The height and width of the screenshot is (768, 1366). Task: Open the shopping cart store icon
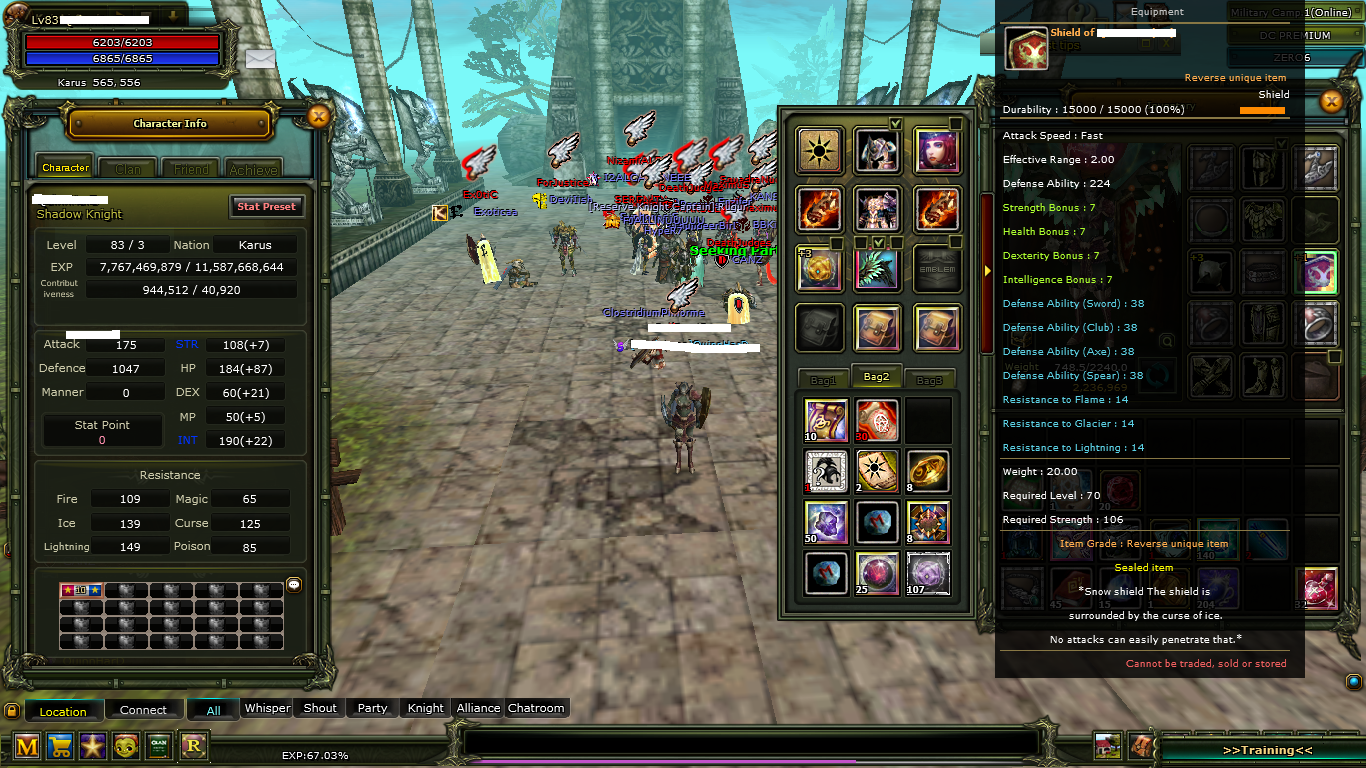[60, 745]
